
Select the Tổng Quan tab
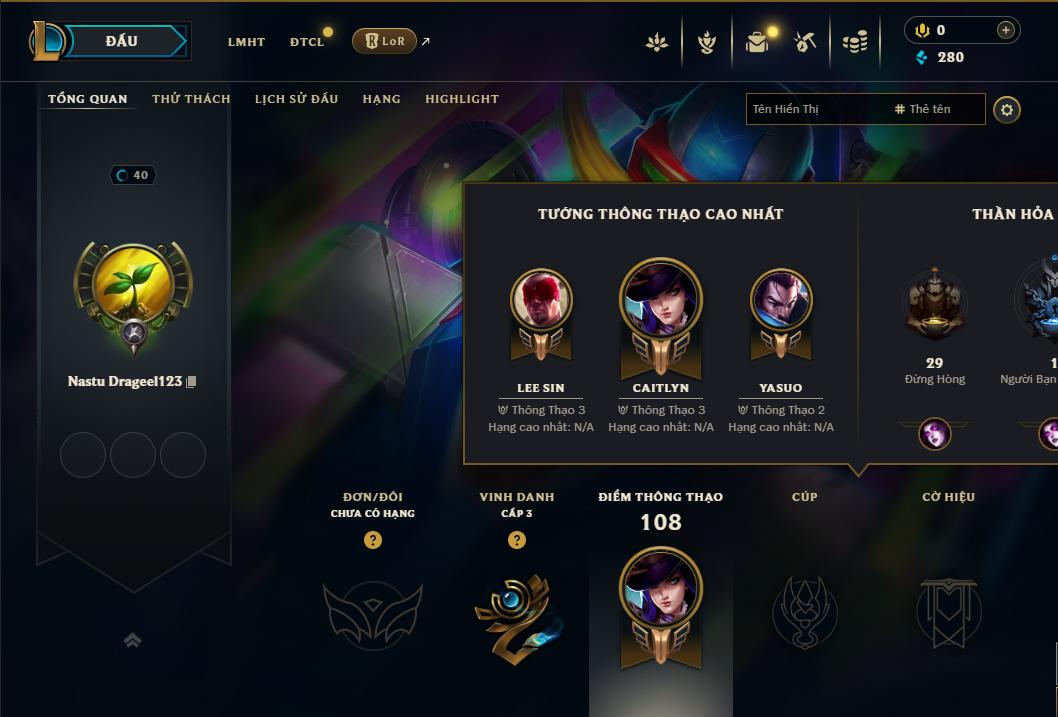tap(88, 99)
